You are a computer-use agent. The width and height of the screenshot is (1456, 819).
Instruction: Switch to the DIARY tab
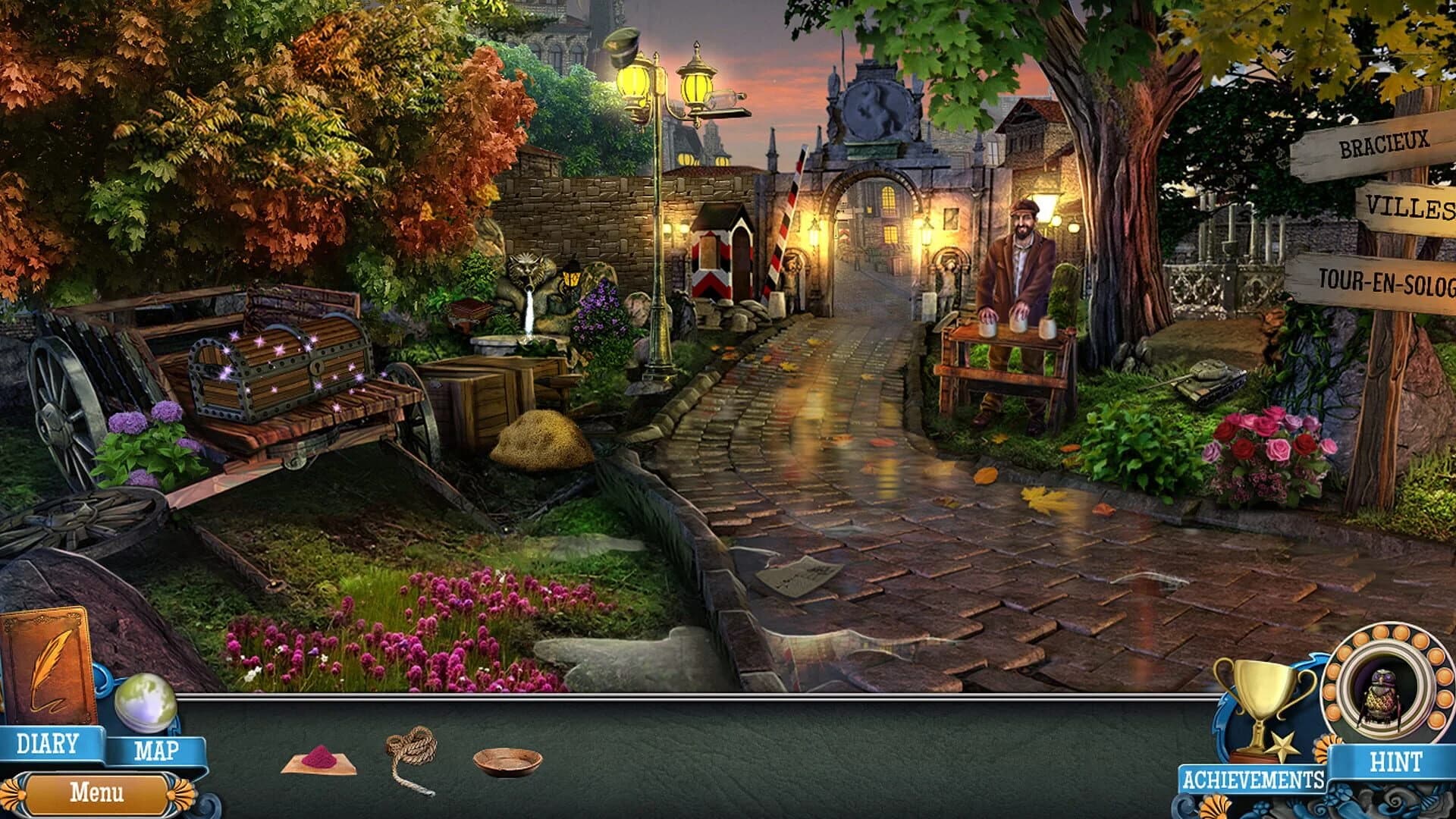click(48, 745)
